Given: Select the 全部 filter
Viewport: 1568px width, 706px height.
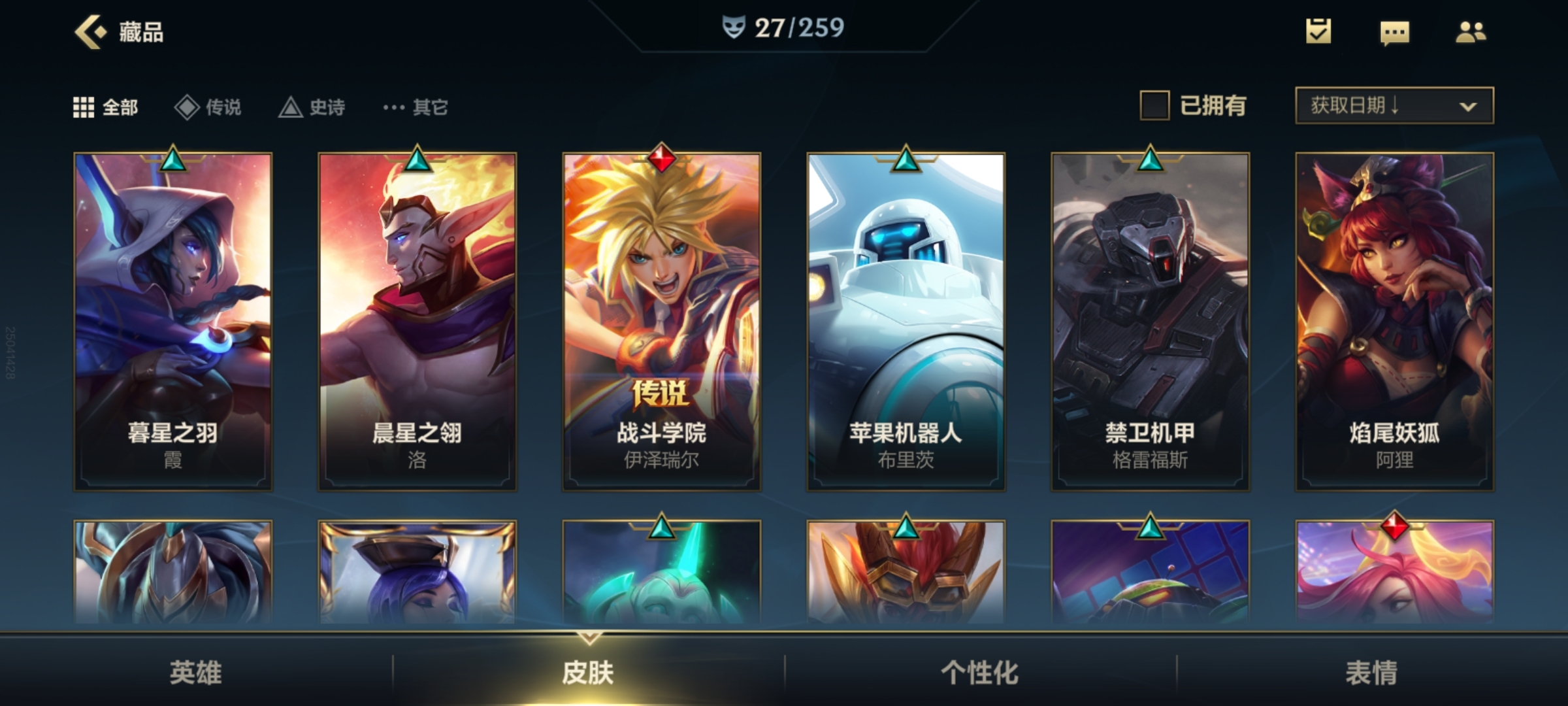Looking at the screenshot, I should 106,107.
